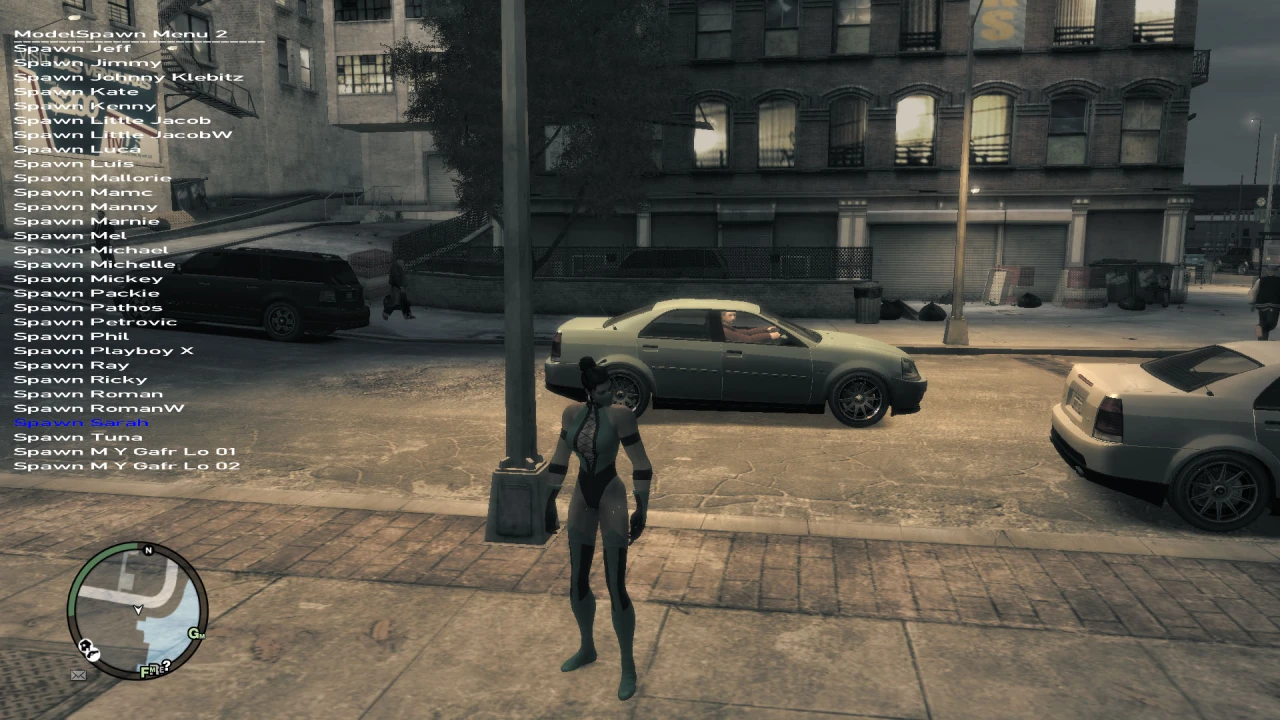Click the Gm gun shop blip on the radar

pyautogui.click(x=197, y=634)
